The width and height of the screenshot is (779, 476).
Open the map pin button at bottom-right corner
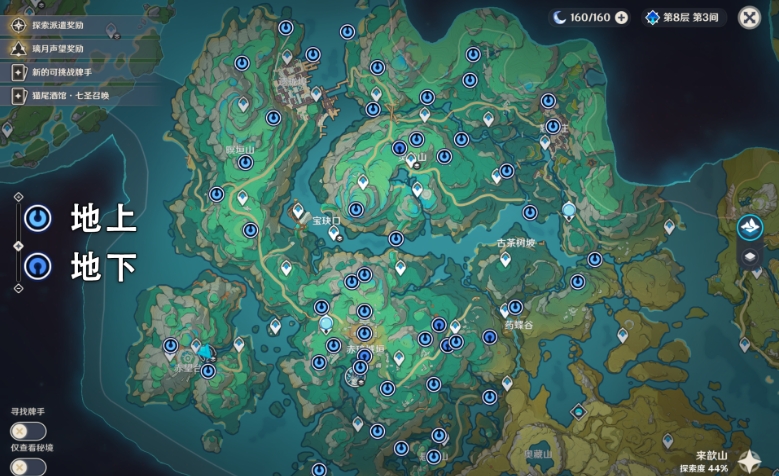(x=749, y=461)
